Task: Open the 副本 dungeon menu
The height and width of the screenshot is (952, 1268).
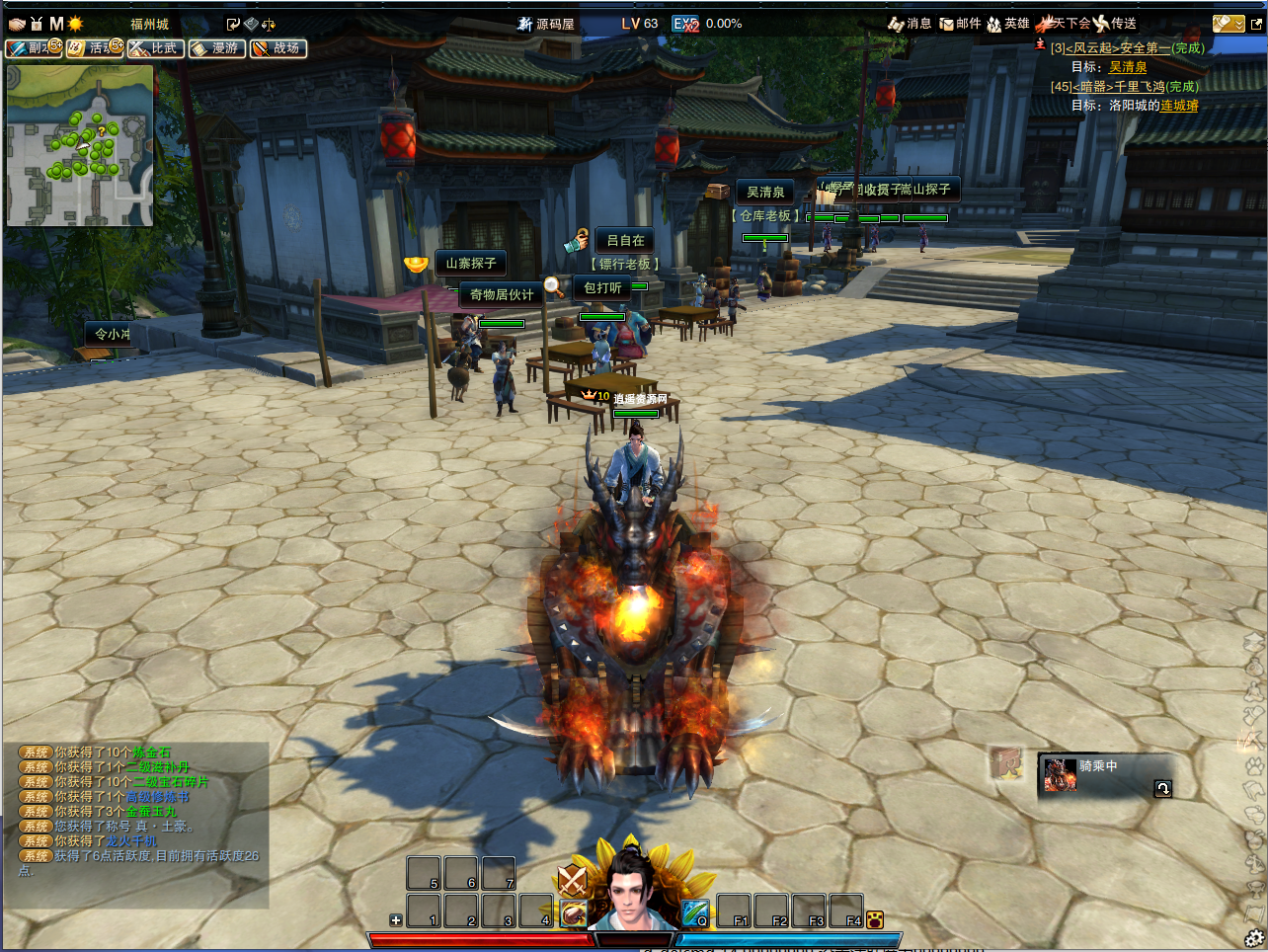Action: (33, 48)
